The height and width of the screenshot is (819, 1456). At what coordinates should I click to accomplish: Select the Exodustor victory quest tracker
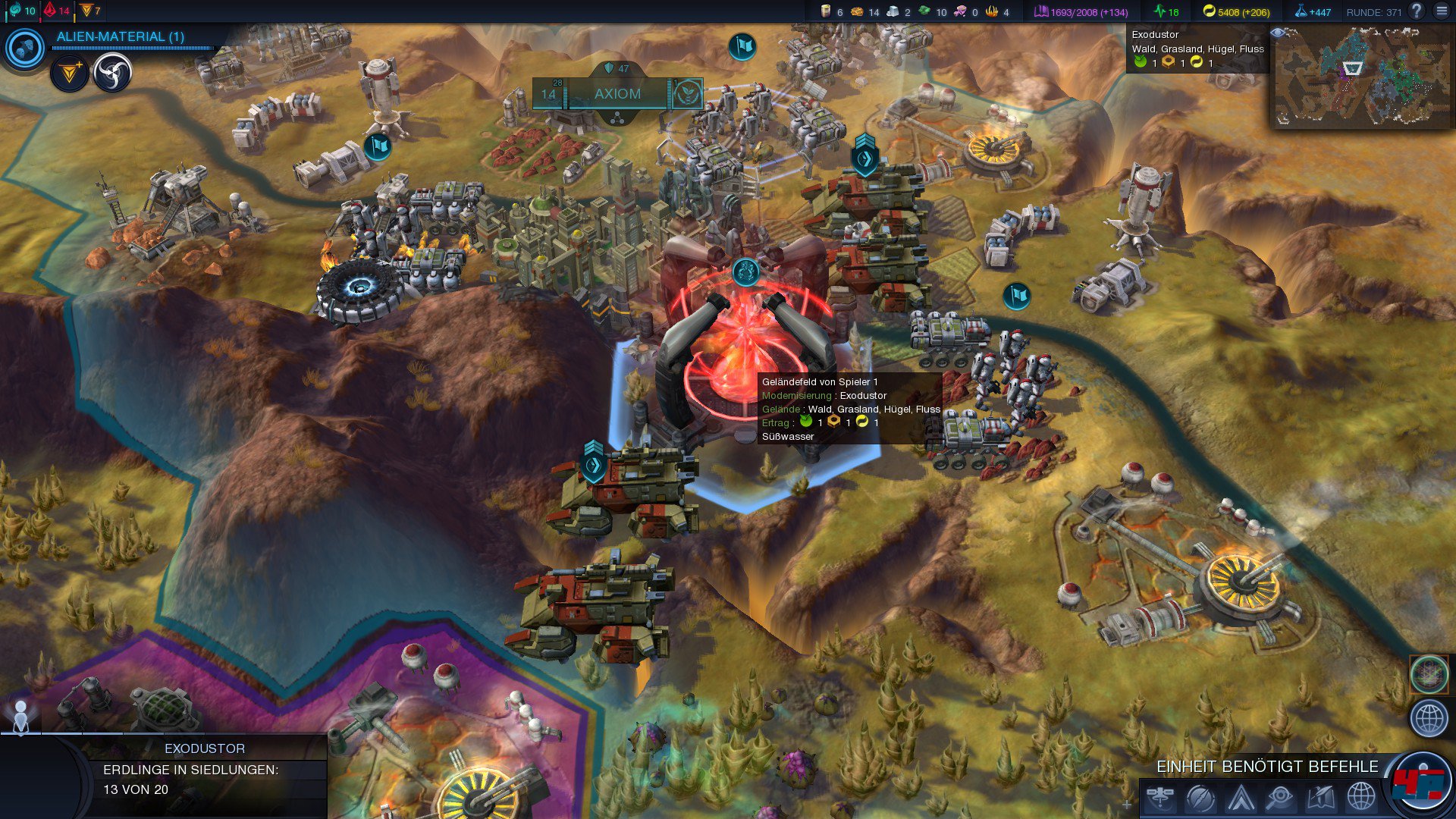click(205, 769)
